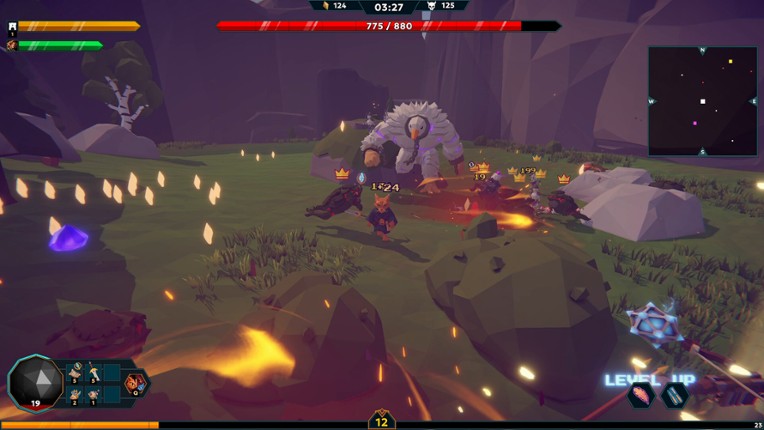Screen dimensions: 764x430
Task: Select the sword item slot
Action: pos(93,374)
